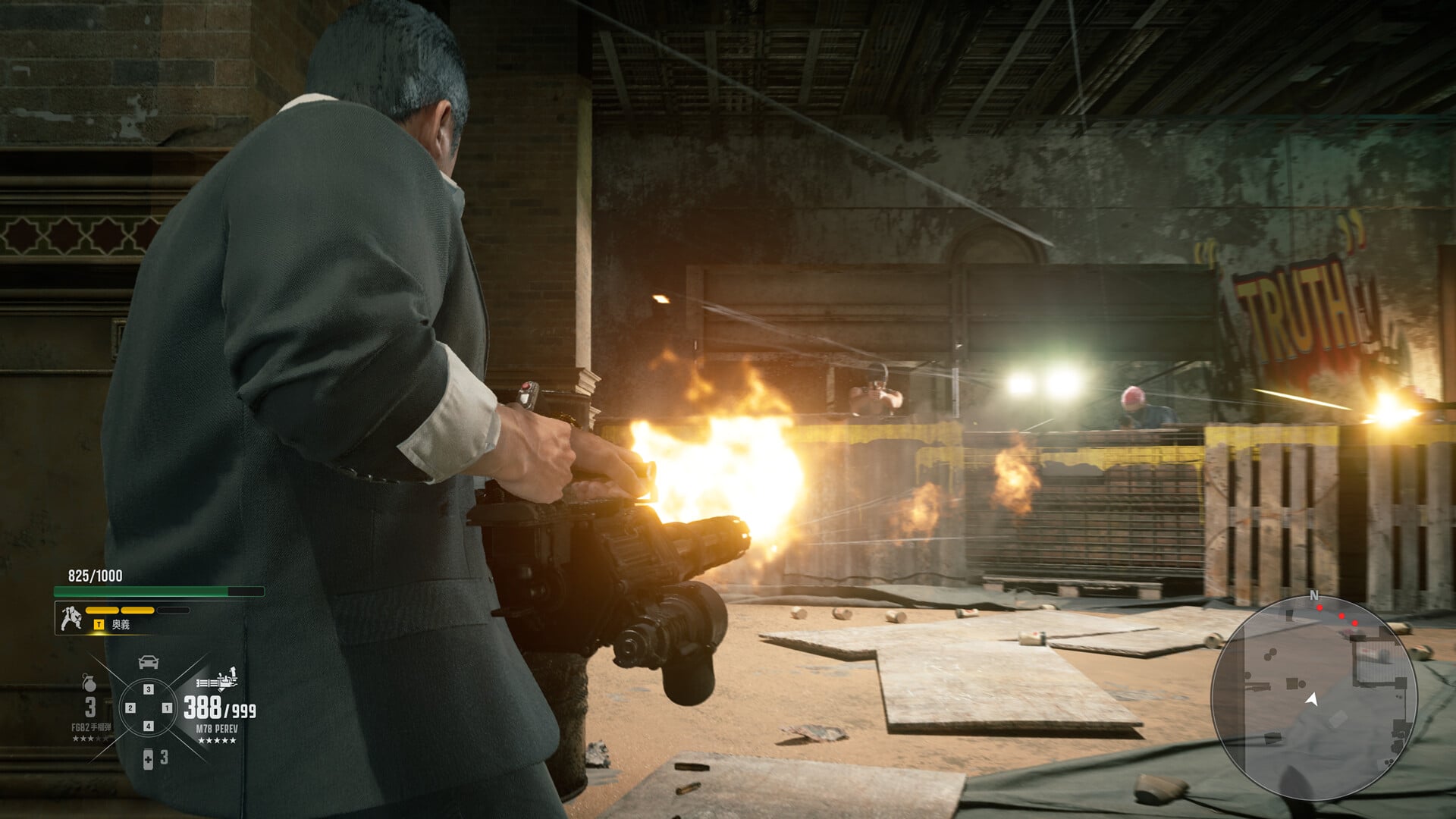Click the five-star rating under M78 PEREV
Image resolution: width=1456 pixels, height=819 pixels.
217,740
